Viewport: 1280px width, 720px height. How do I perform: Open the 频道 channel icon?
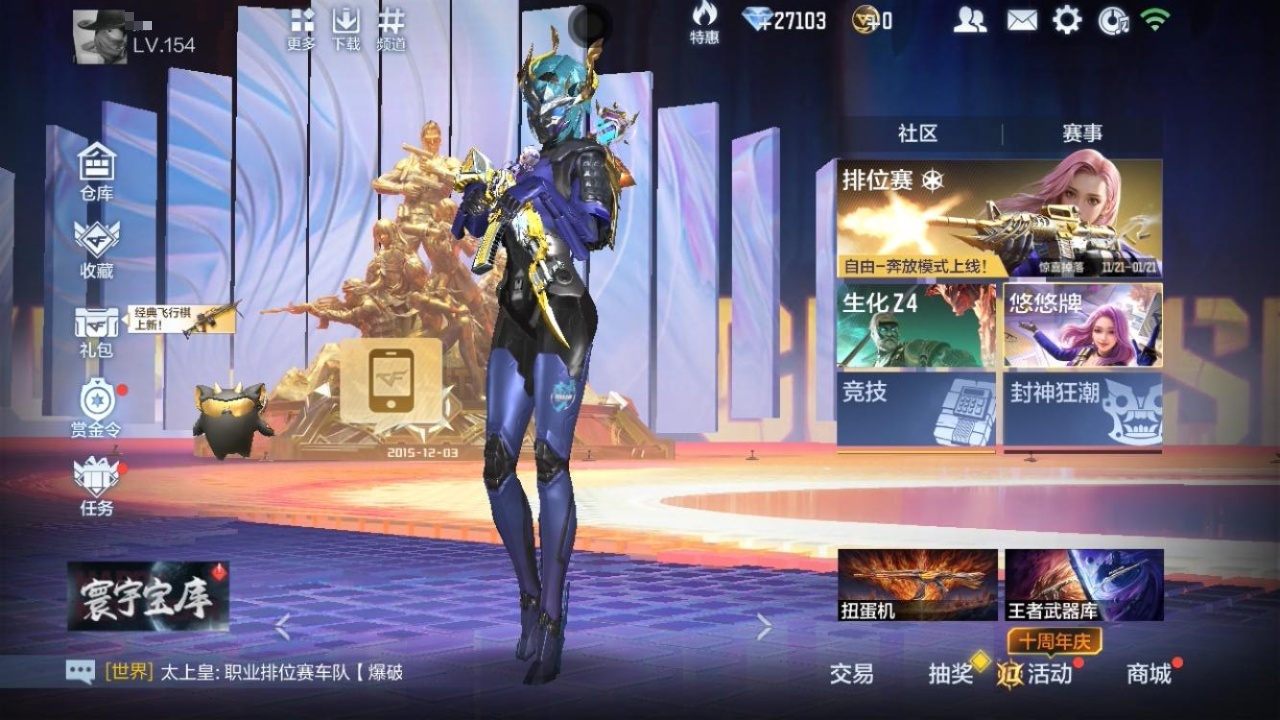[x=391, y=28]
